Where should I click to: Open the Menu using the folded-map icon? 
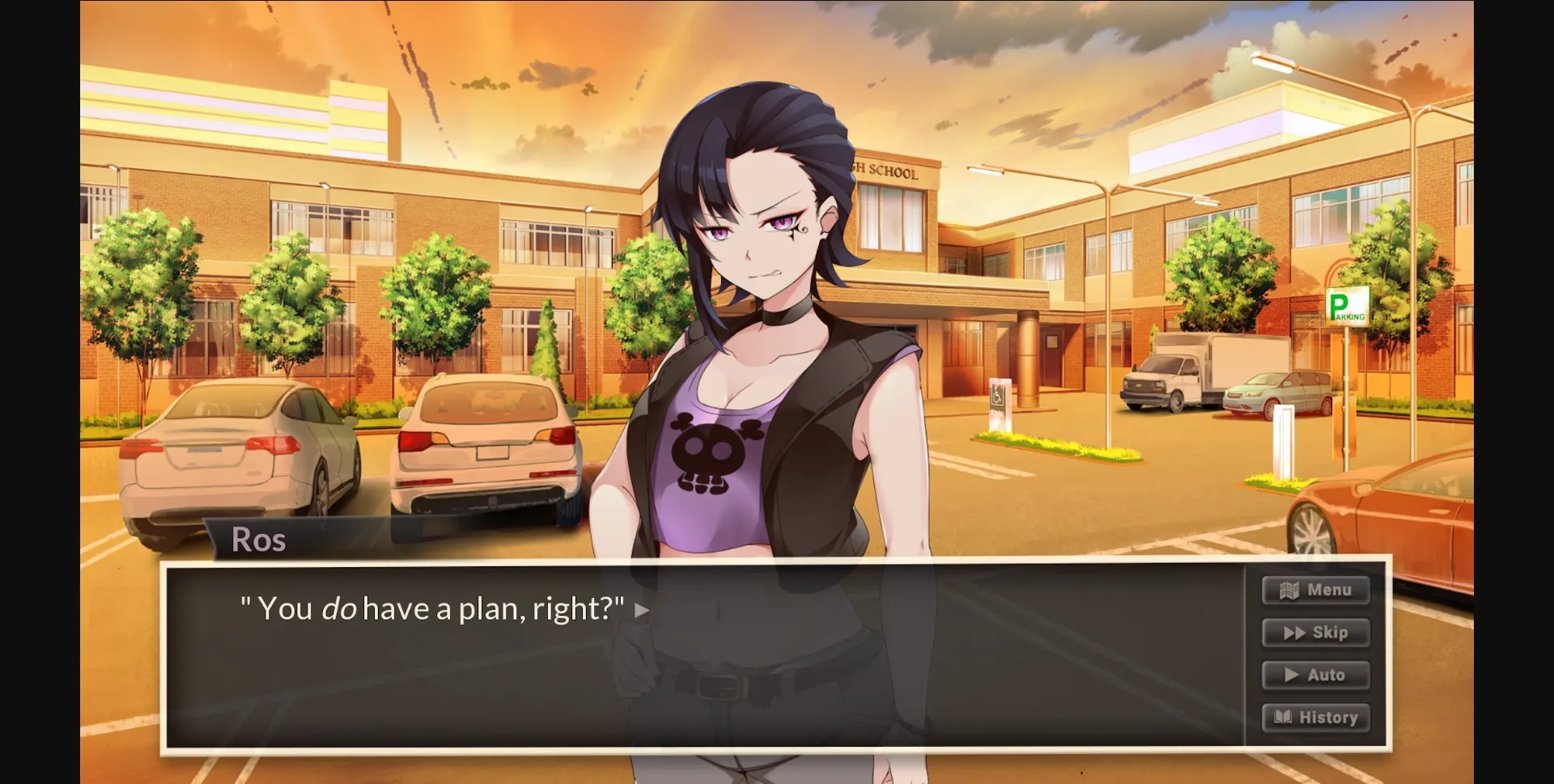coord(1287,590)
